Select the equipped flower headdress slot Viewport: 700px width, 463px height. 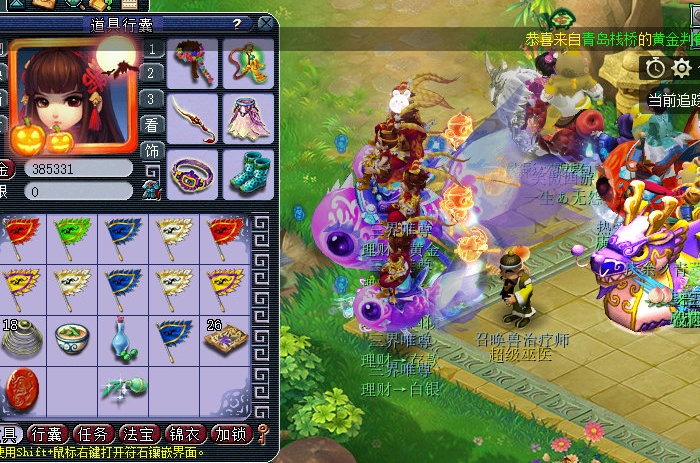click(193, 65)
